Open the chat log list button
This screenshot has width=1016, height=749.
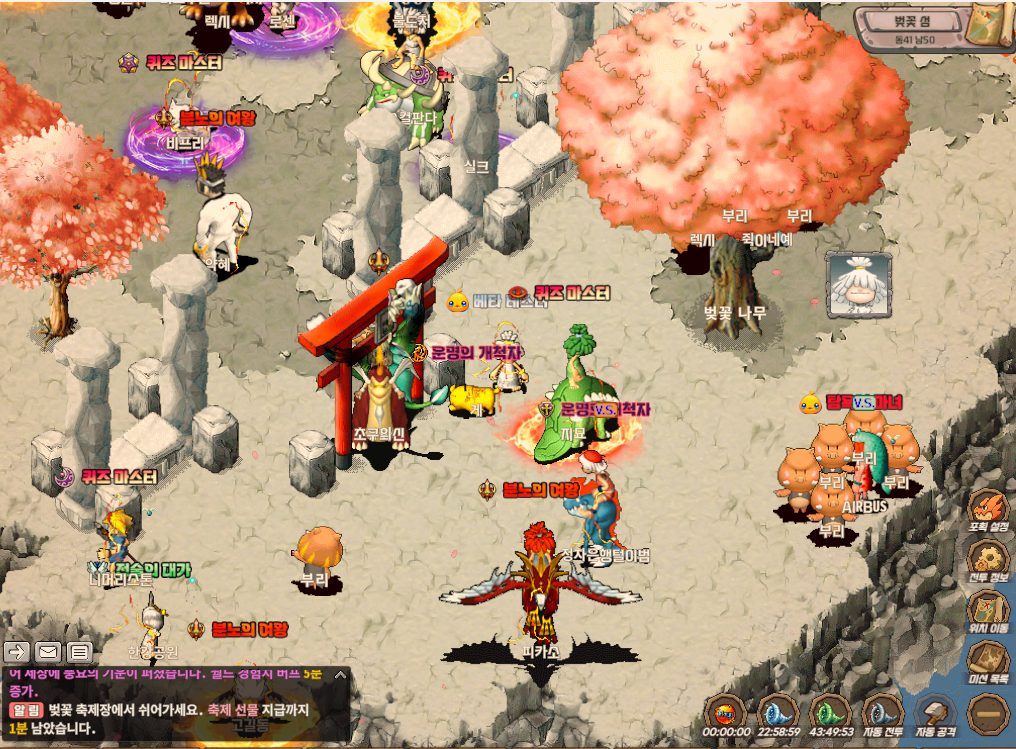point(80,652)
